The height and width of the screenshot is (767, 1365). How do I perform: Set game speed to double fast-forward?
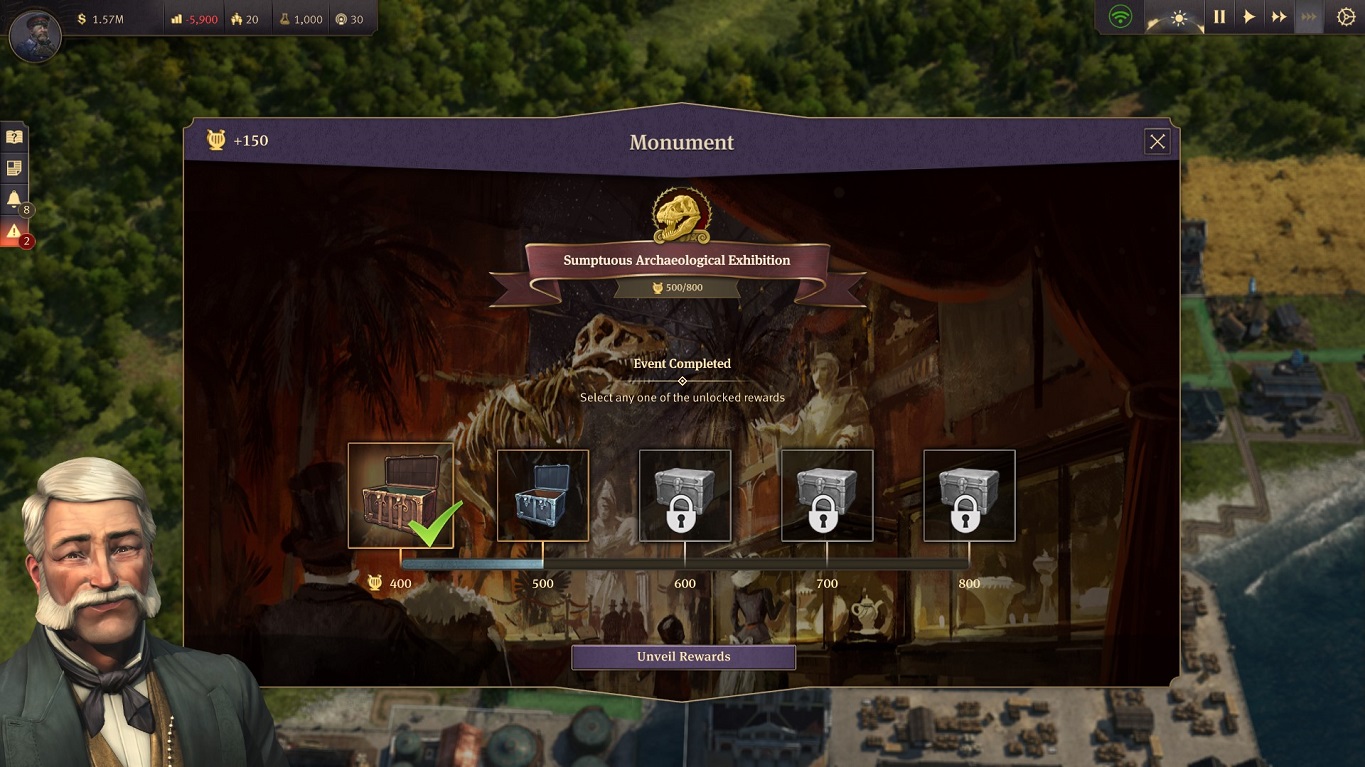coord(1278,17)
